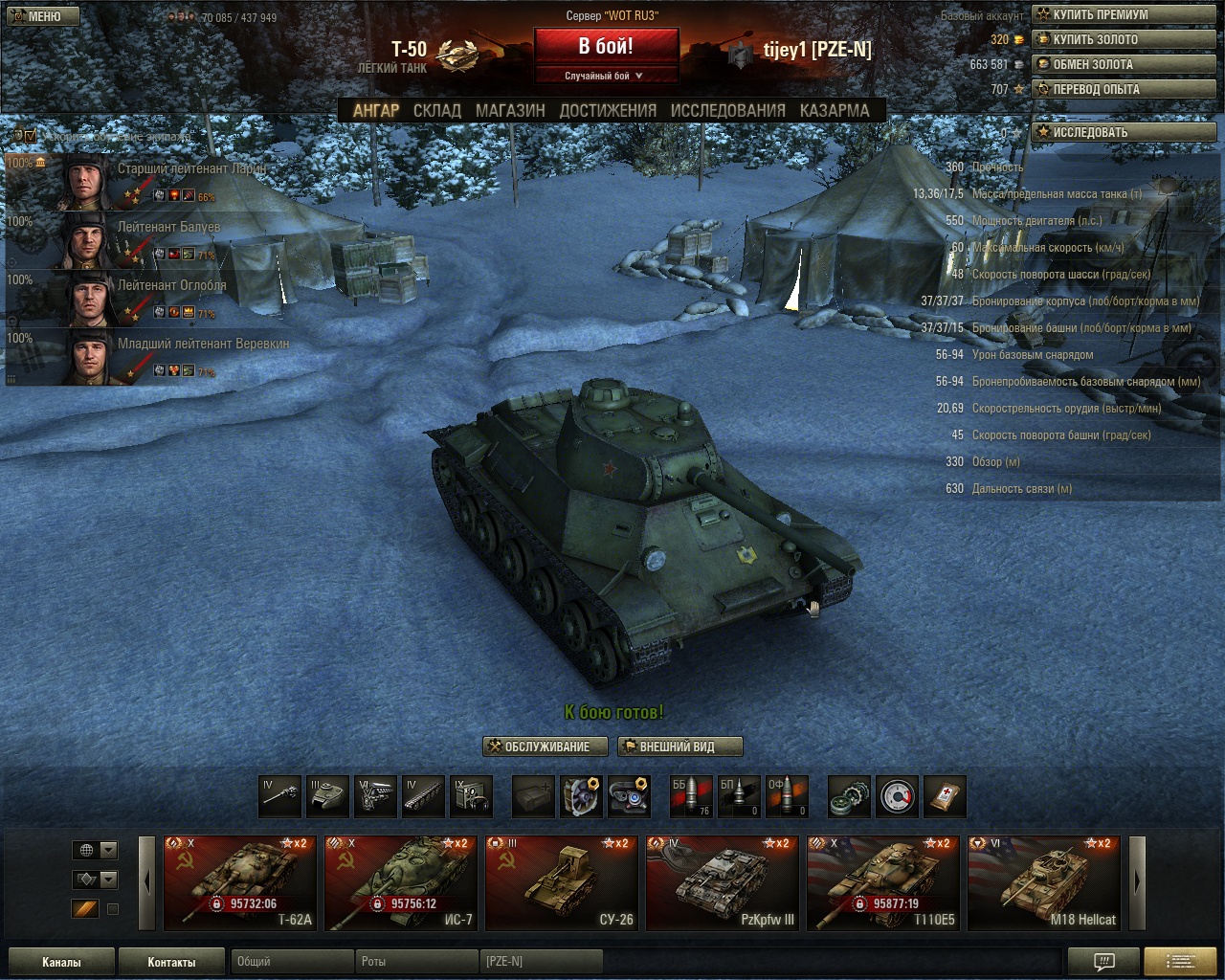The height and width of the screenshot is (980, 1225).
Task: Select the СУ-26 tank in carousel
Action: click(x=562, y=882)
